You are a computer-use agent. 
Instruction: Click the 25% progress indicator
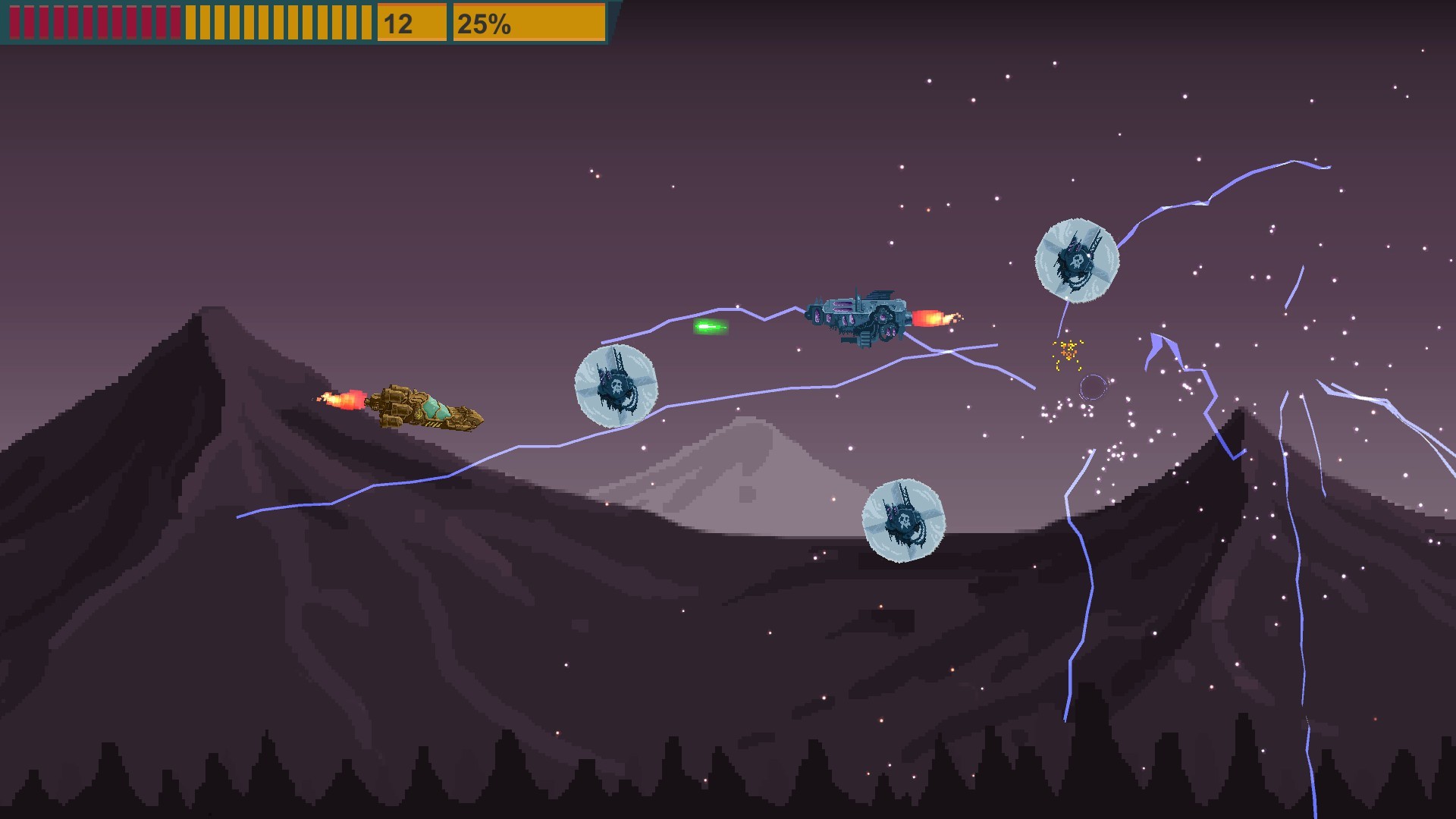coord(485,23)
